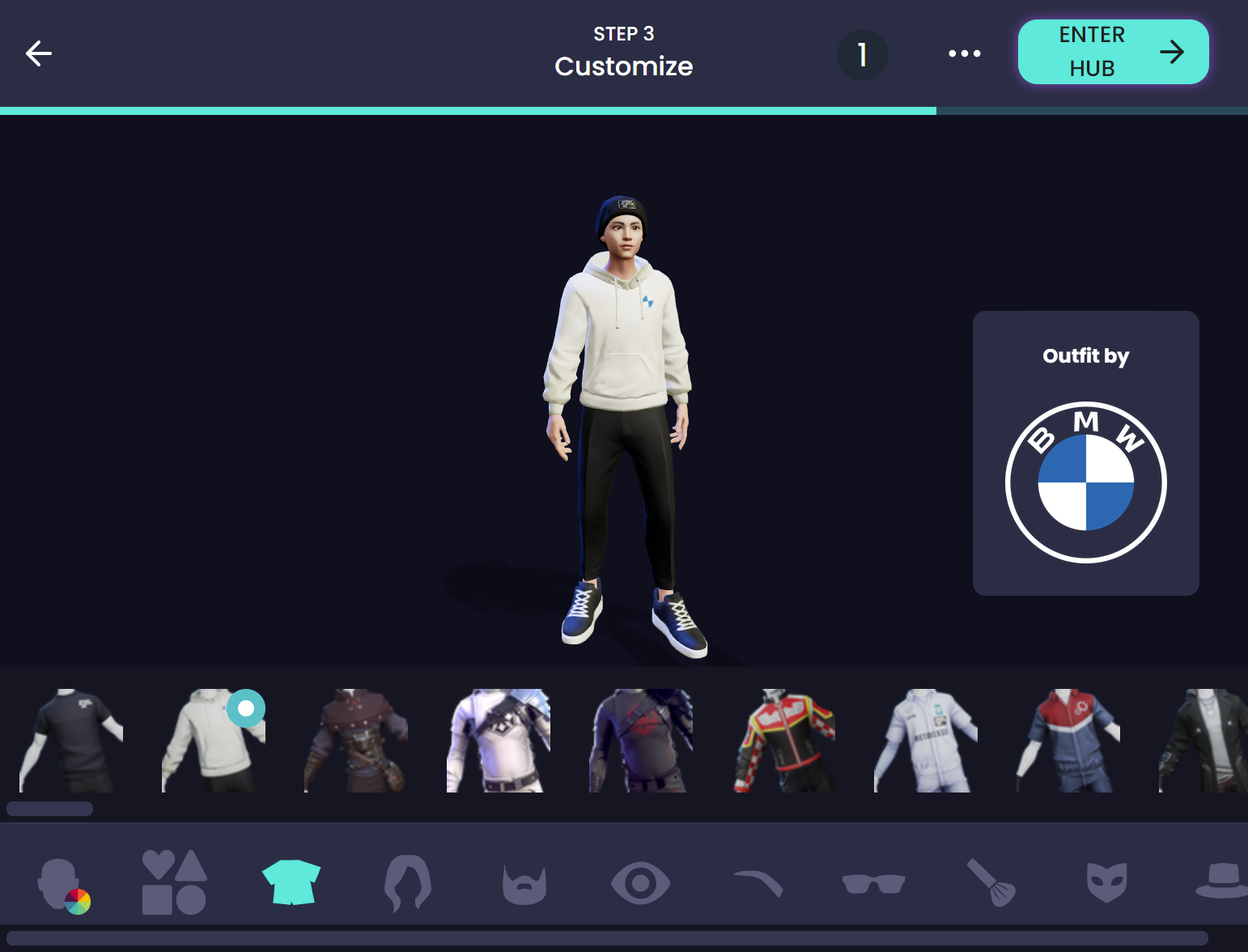Go back with the left arrow
Viewport: 1248px width, 952px height.
(39, 53)
